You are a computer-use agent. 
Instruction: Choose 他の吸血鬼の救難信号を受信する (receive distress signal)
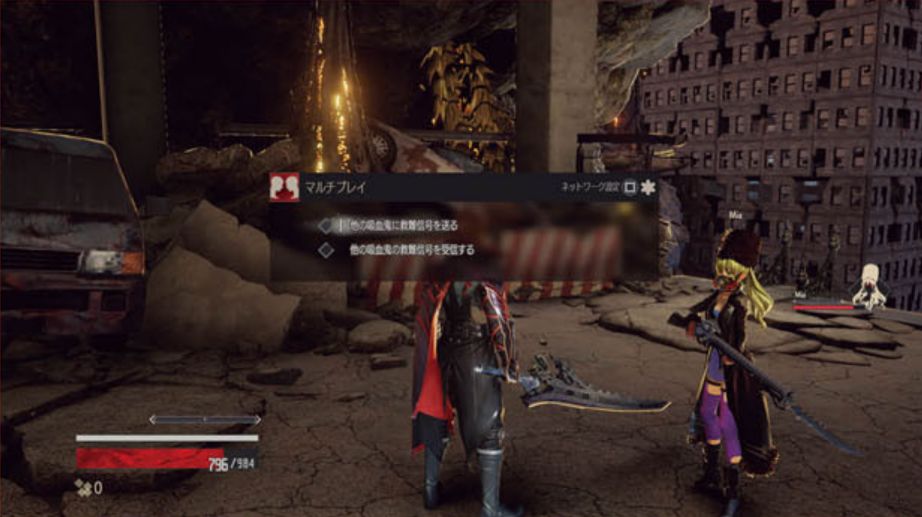click(411, 250)
